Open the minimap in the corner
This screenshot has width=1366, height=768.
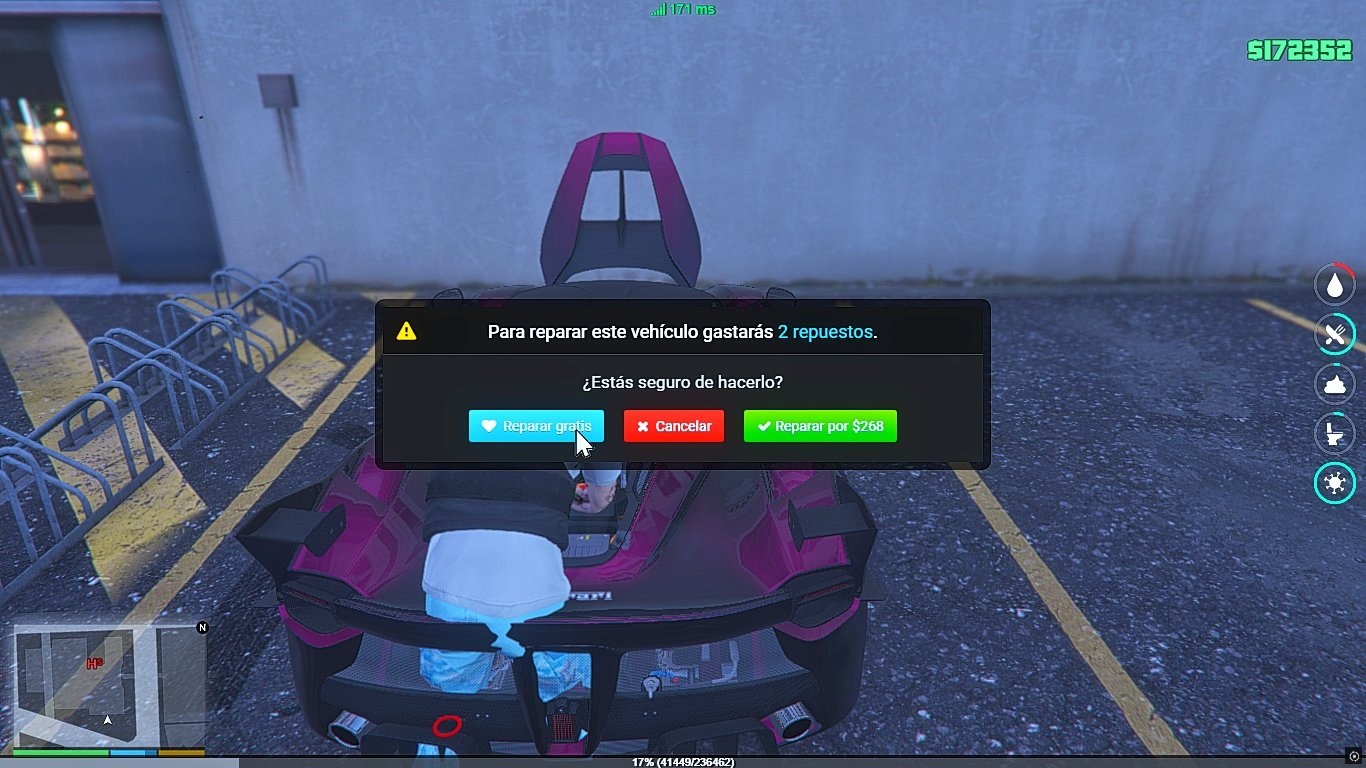109,685
